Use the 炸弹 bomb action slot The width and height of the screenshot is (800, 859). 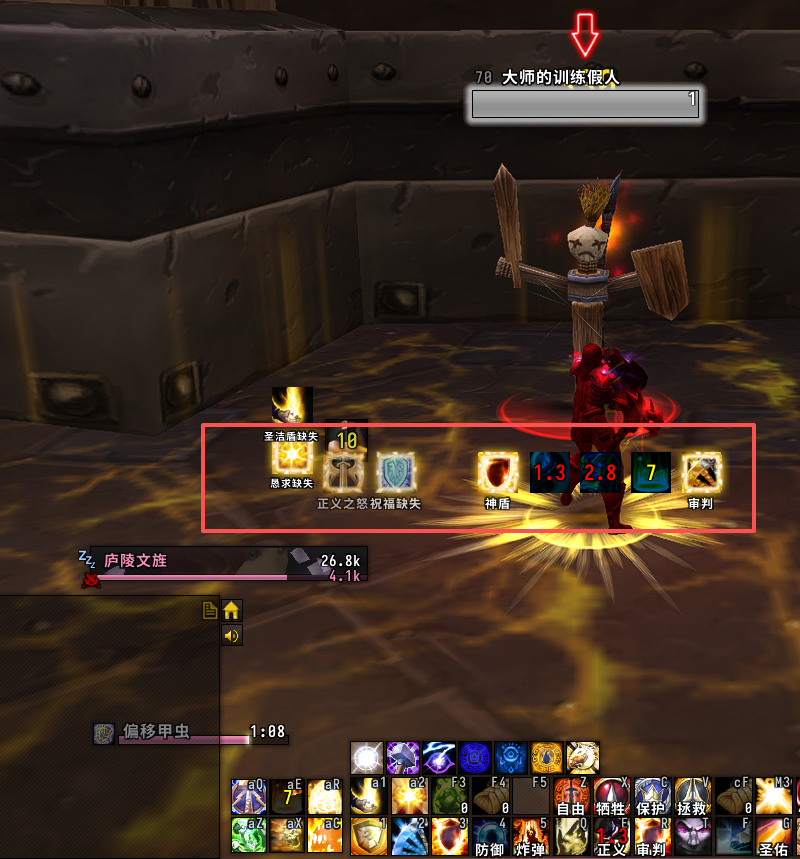[529, 836]
